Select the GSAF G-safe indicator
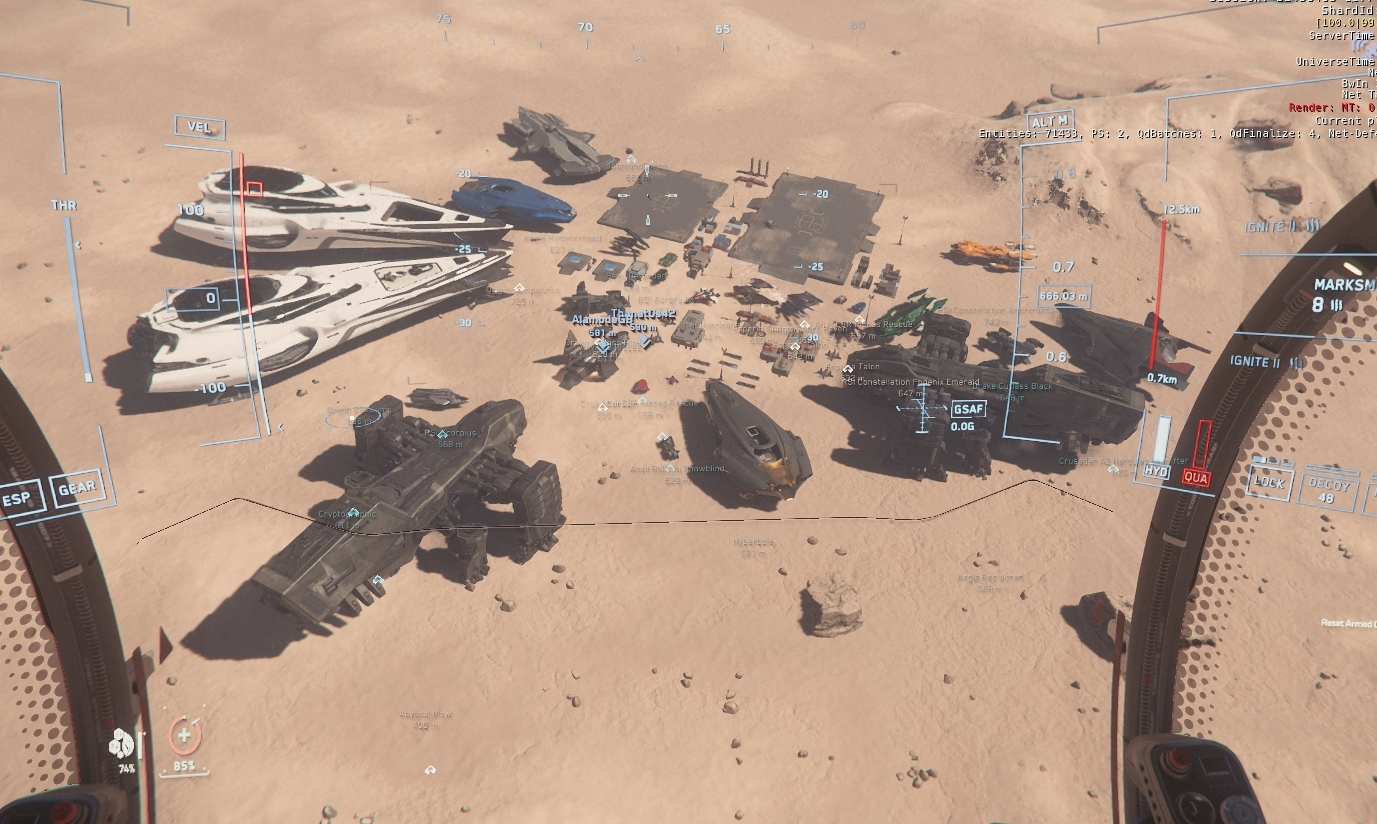The image size is (1377, 824). 968,409
